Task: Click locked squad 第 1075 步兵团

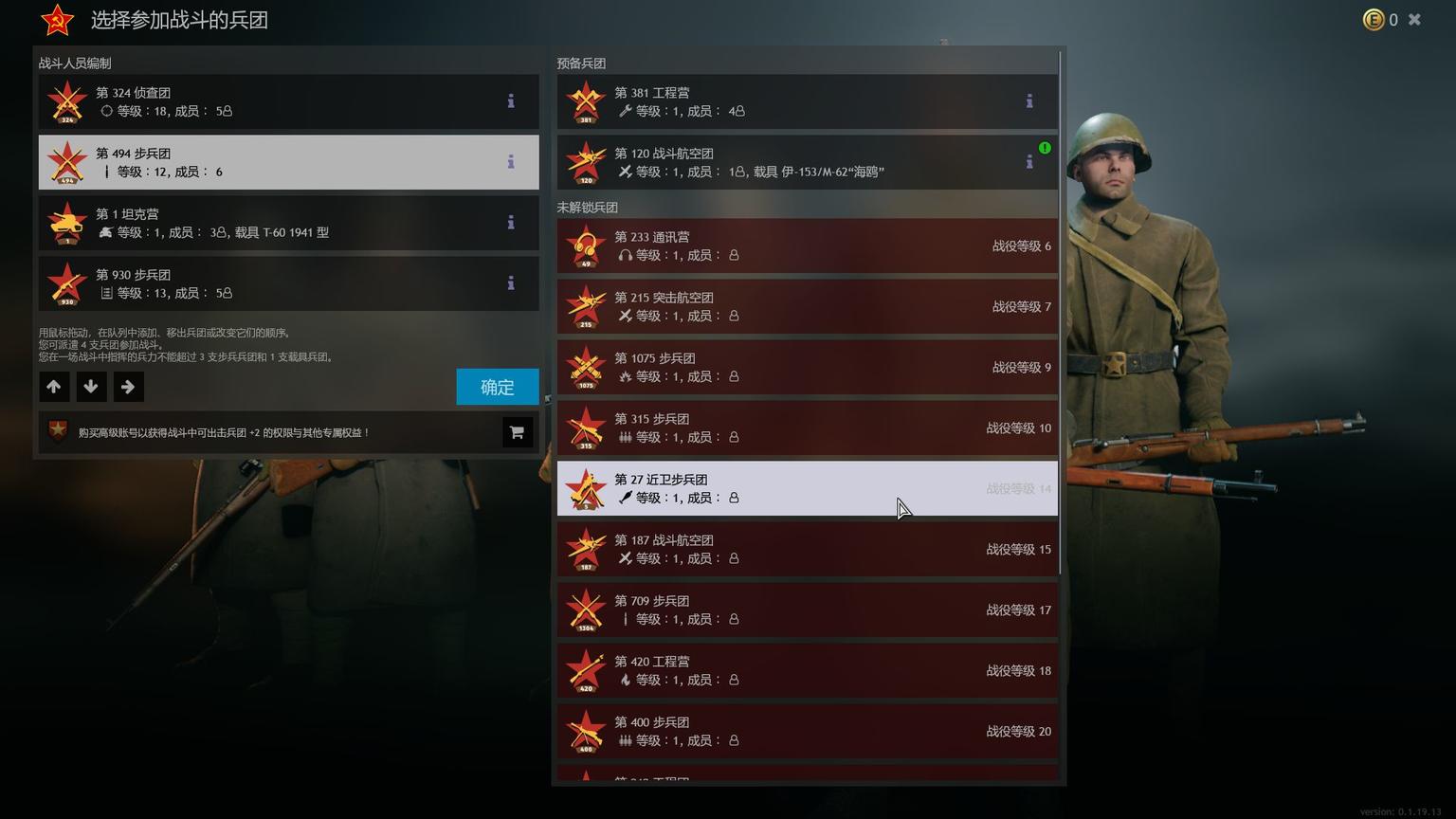Action: (806, 367)
